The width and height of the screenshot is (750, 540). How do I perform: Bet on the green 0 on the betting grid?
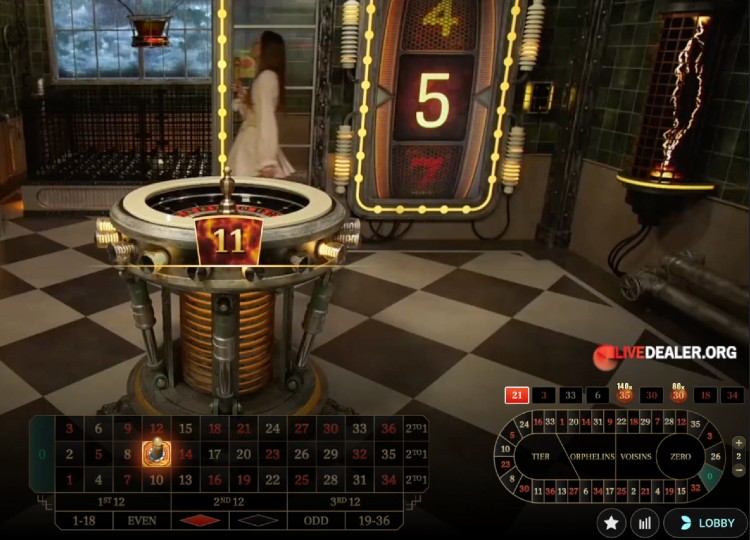(x=40, y=454)
